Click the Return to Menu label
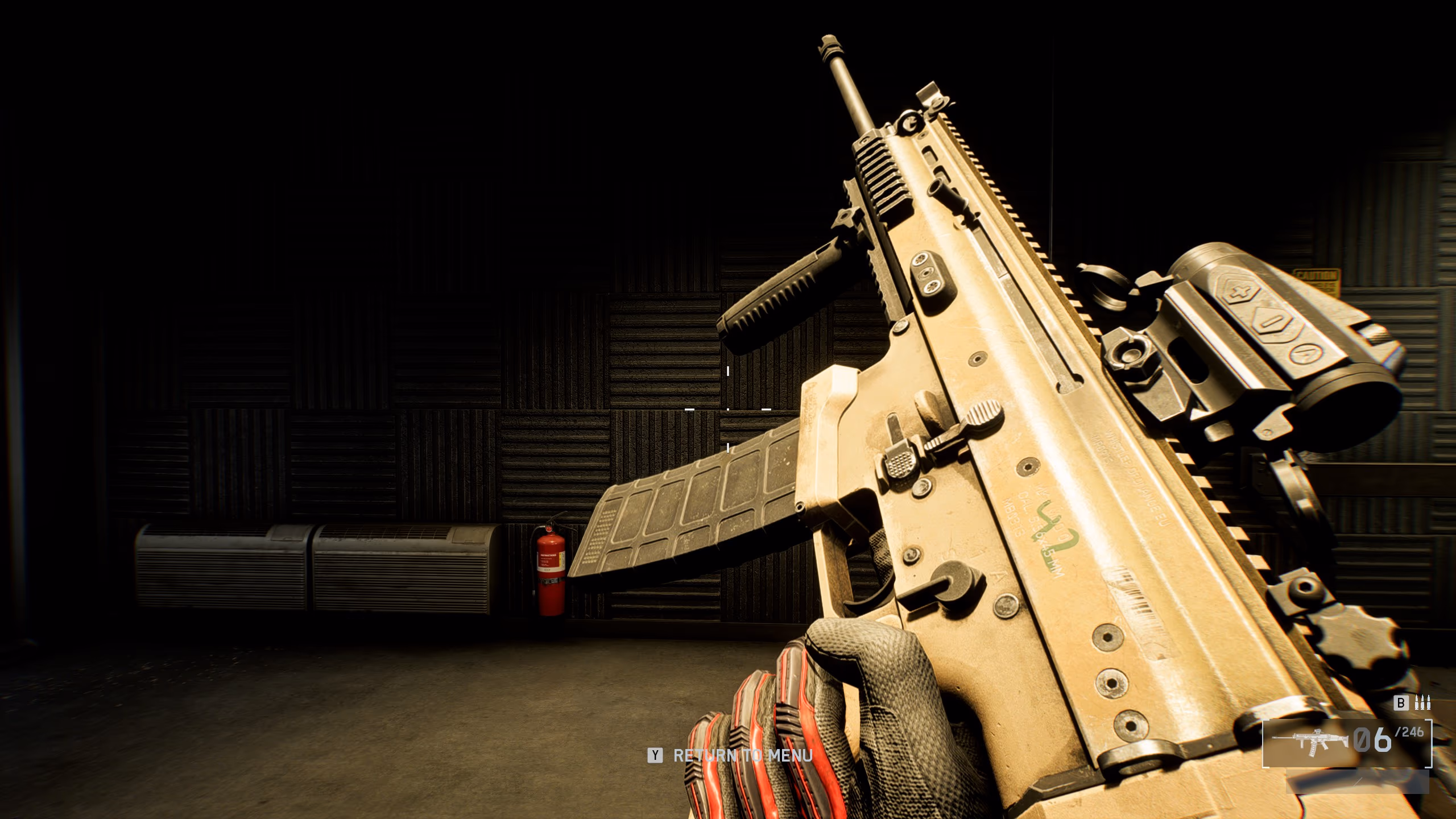Viewport: 1456px width, 819px height. [742, 756]
